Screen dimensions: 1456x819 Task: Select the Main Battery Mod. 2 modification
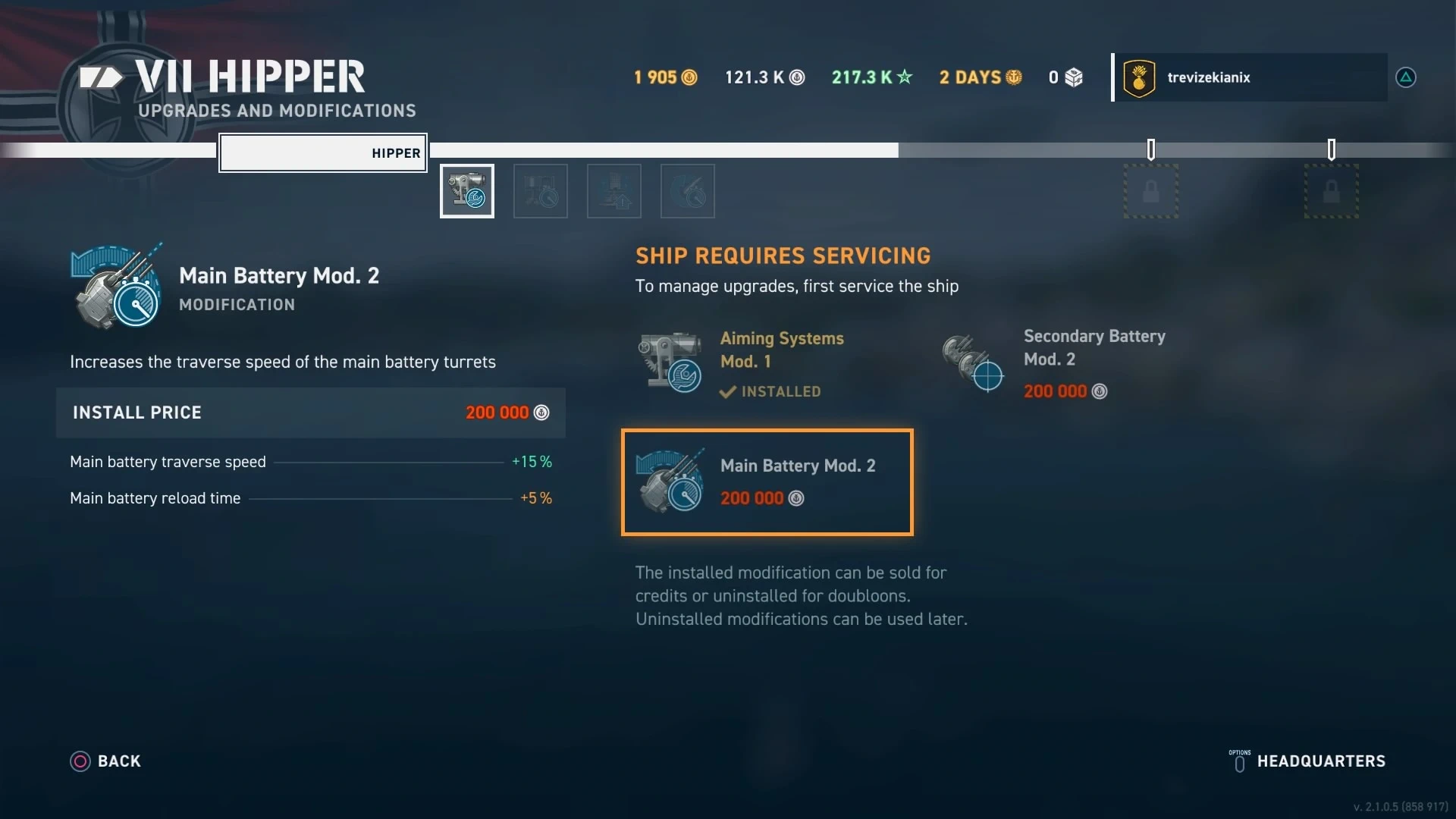767,482
